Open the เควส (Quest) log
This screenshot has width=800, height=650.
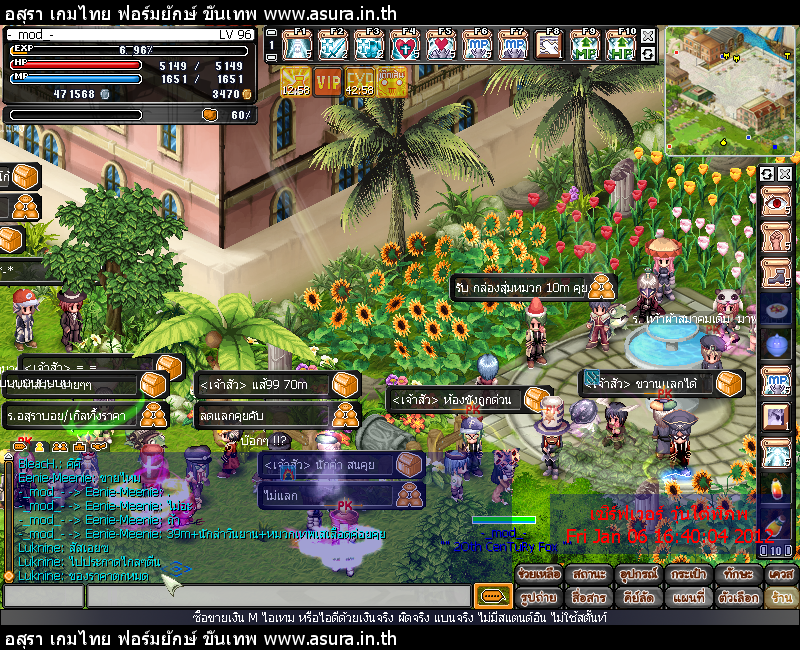coord(780,575)
